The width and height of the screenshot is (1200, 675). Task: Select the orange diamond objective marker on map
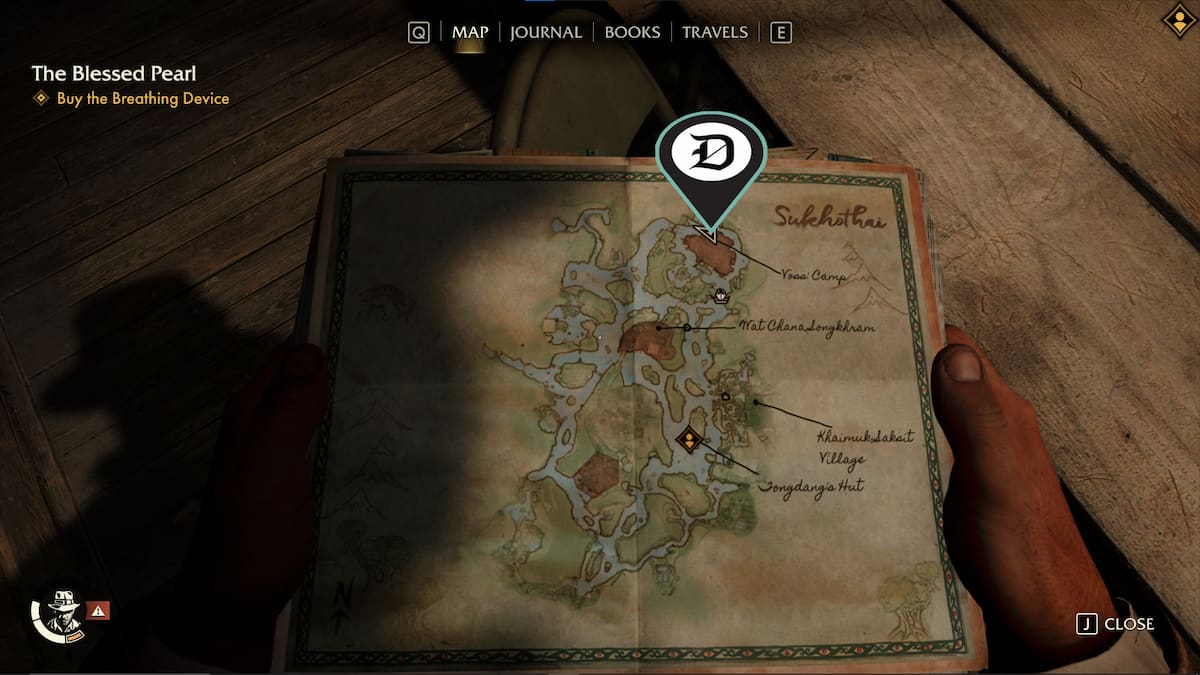(x=688, y=438)
